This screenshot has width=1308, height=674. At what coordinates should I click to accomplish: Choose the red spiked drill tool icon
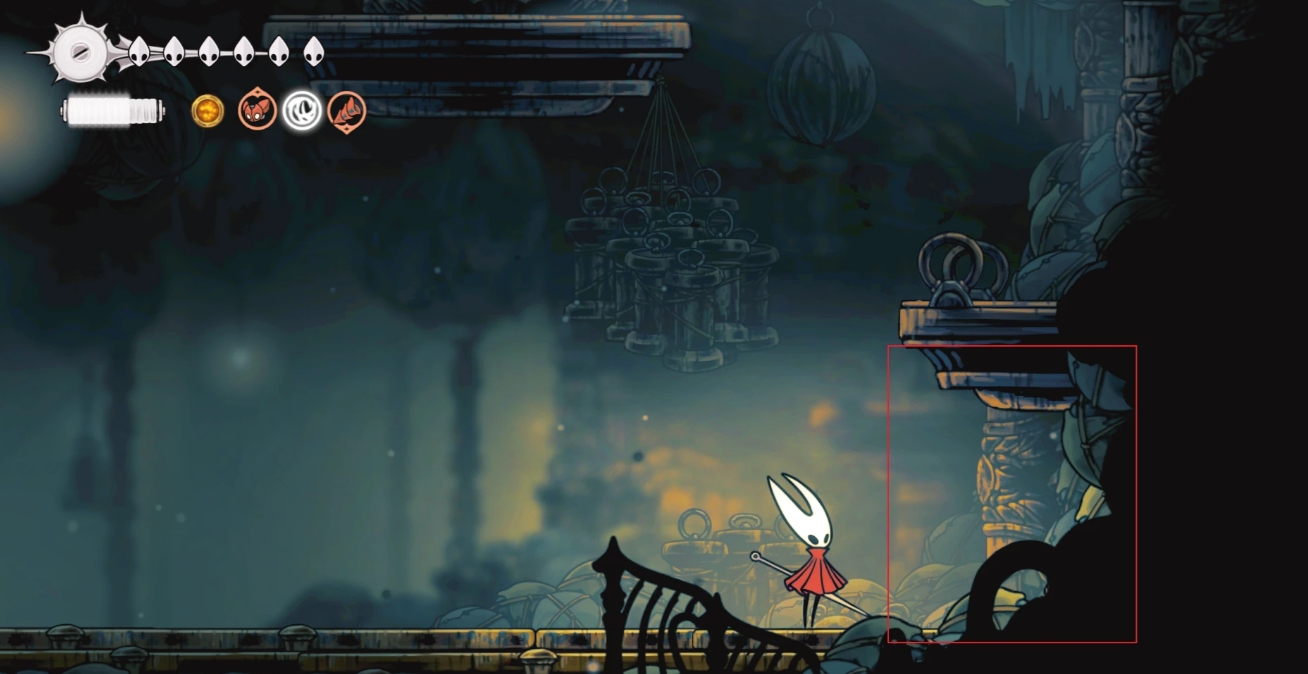click(346, 111)
